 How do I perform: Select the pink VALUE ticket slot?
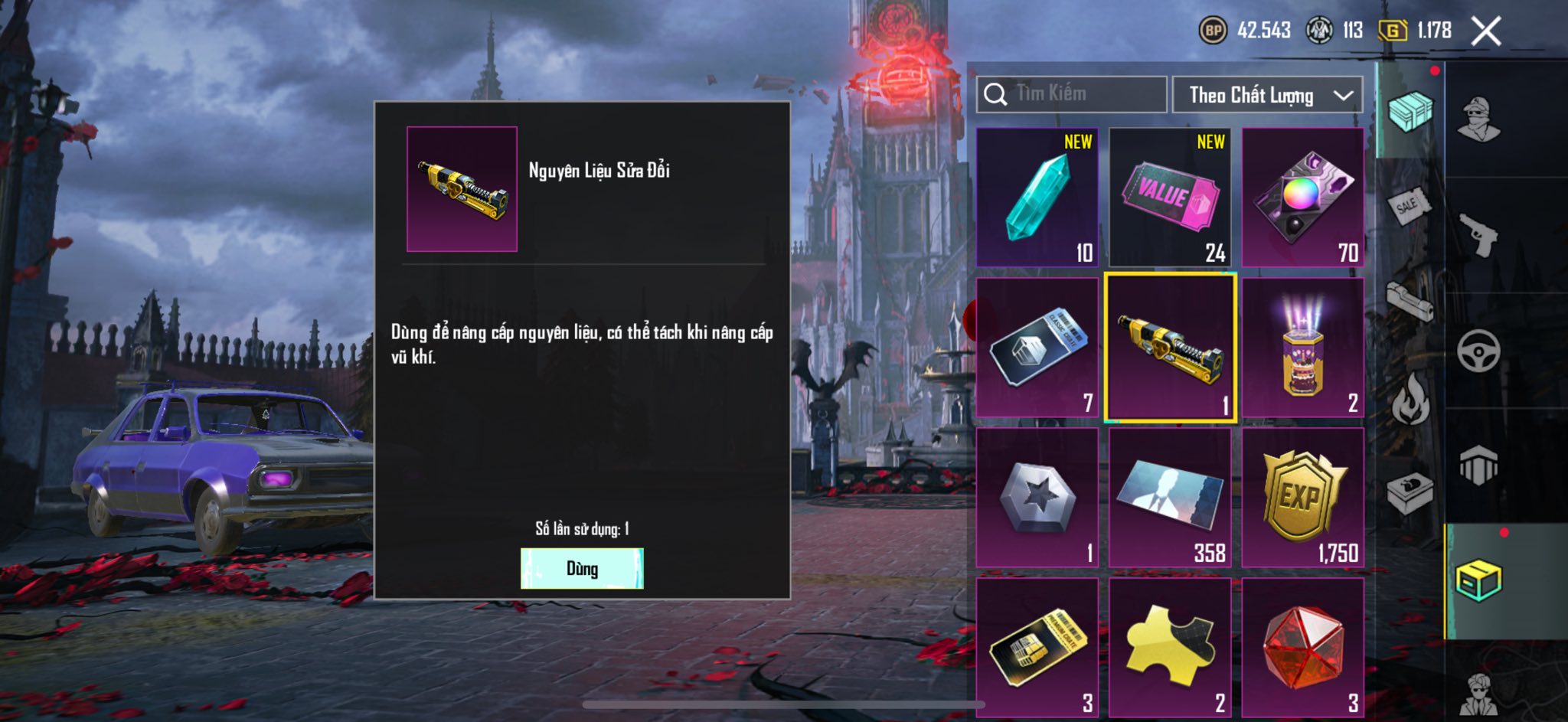tap(1170, 197)
